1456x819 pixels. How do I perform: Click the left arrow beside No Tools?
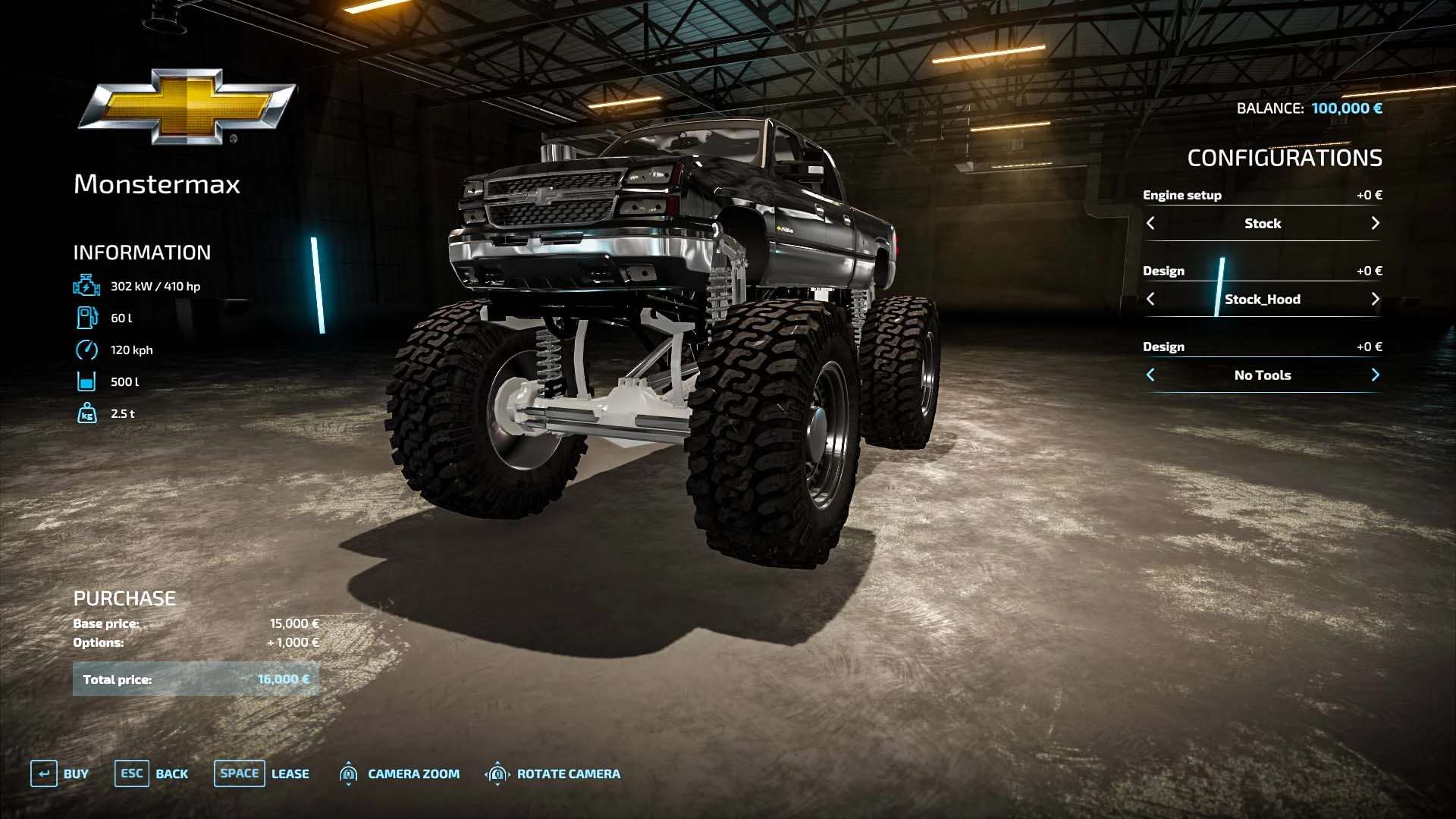tap(1150, 375)
